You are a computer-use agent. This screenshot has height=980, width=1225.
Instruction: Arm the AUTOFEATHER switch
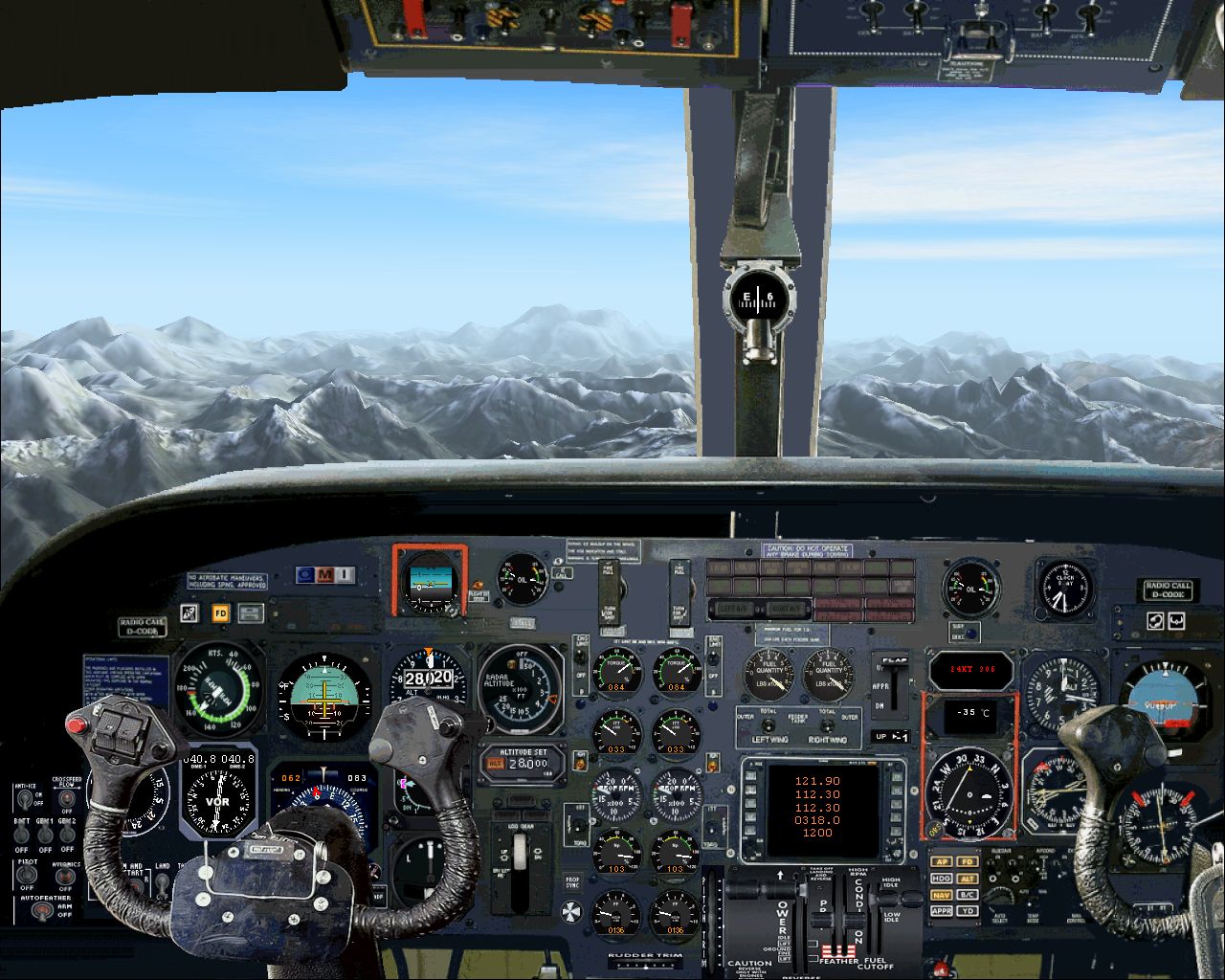point(42,909)
